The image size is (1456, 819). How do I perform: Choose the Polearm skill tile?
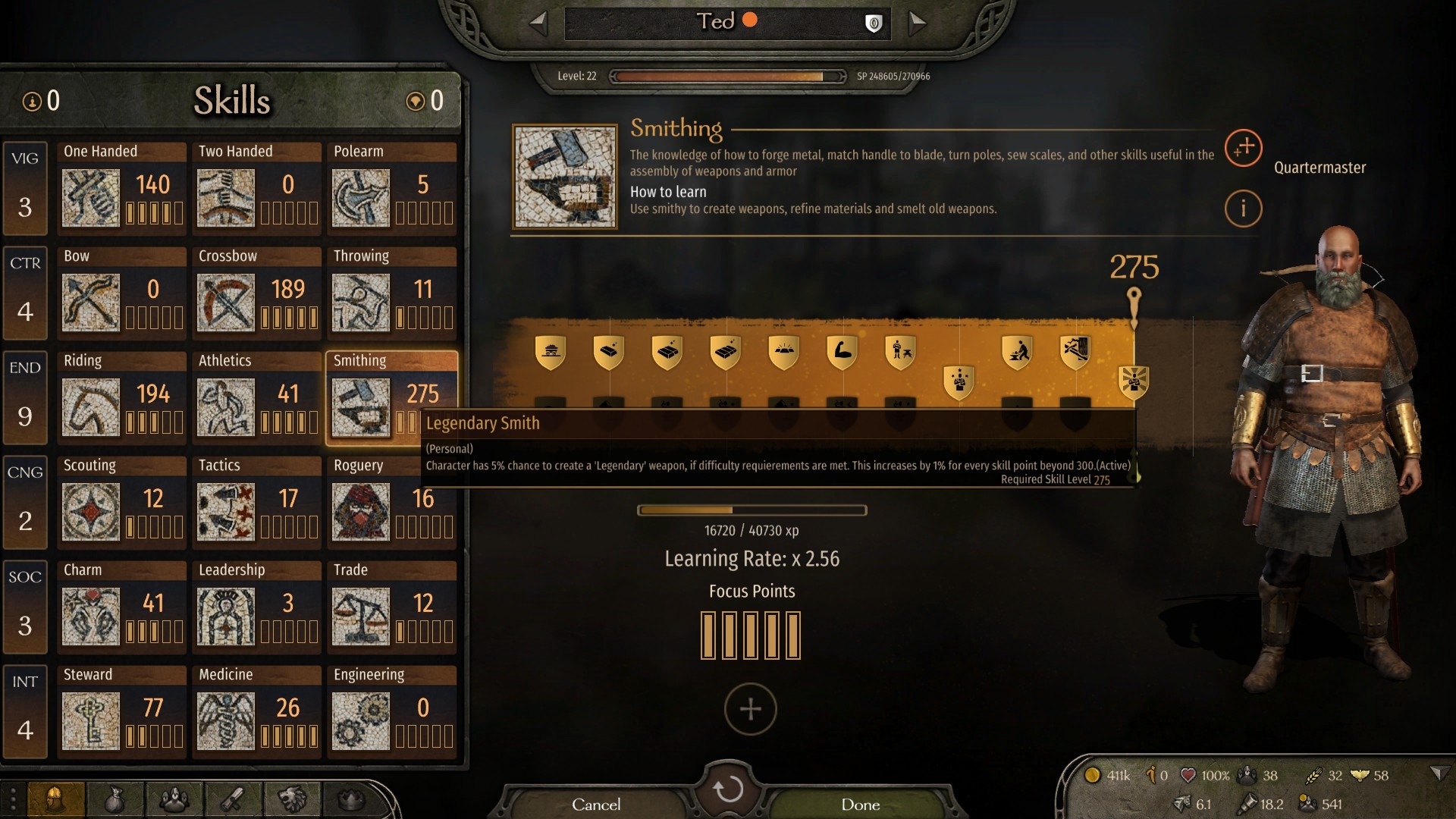point(392,186)
